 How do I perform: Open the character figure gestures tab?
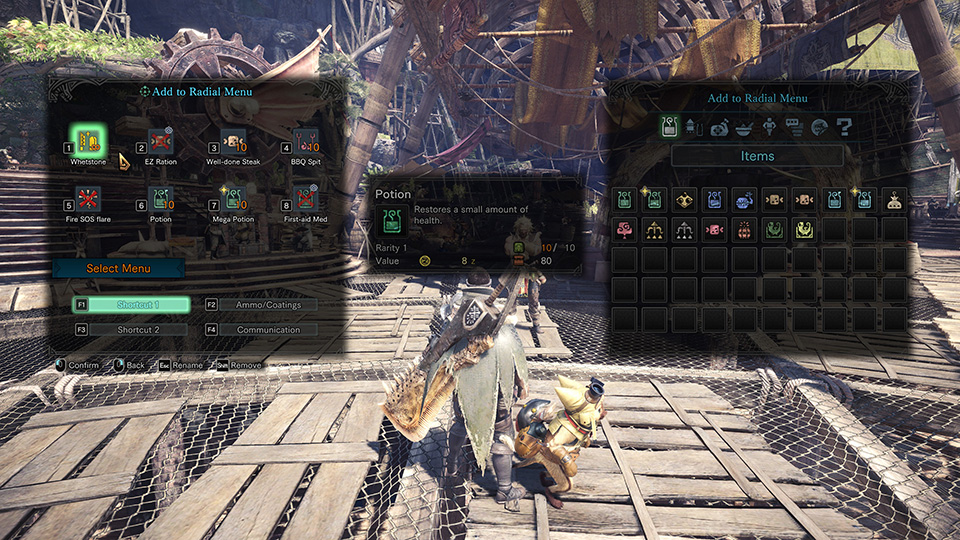(769, 127)
